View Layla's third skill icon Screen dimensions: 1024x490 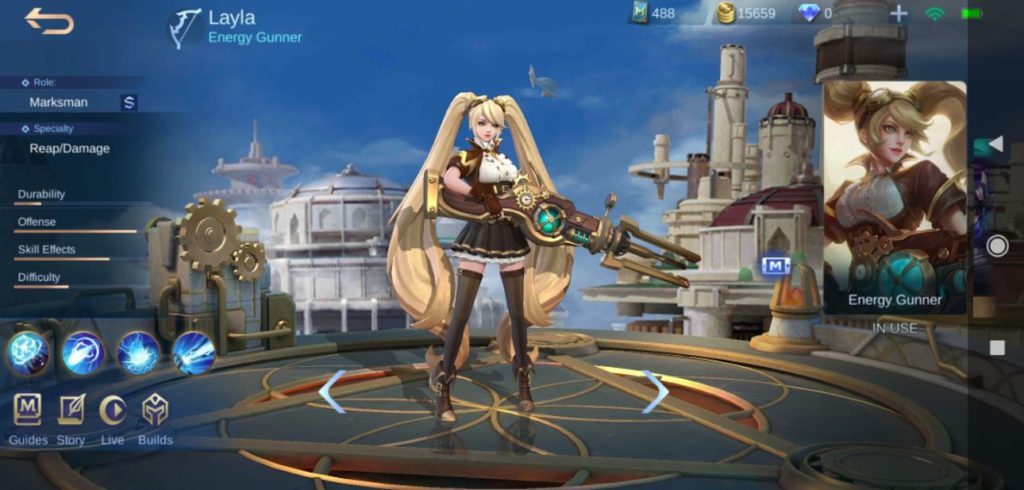click(138, 352)
